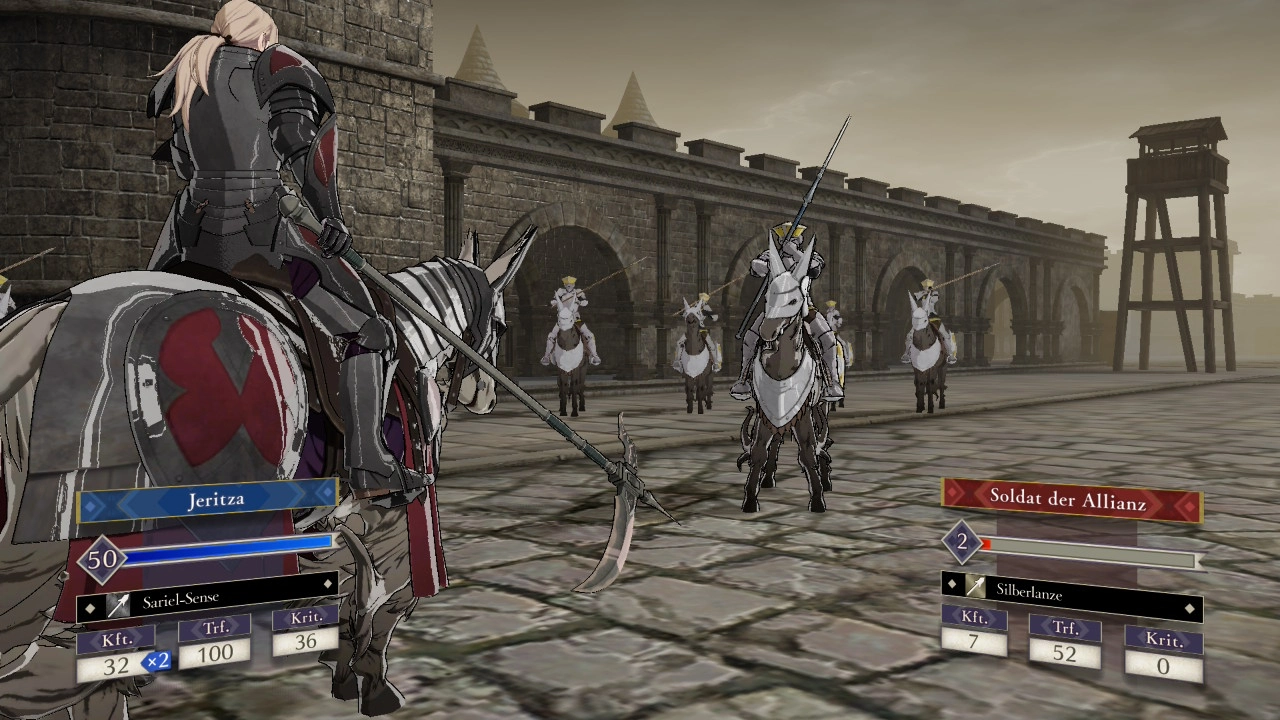Select the Soldat der Allianz name banner
Viewport: 1280px width, 720px height.
(x=1068, y=499)
